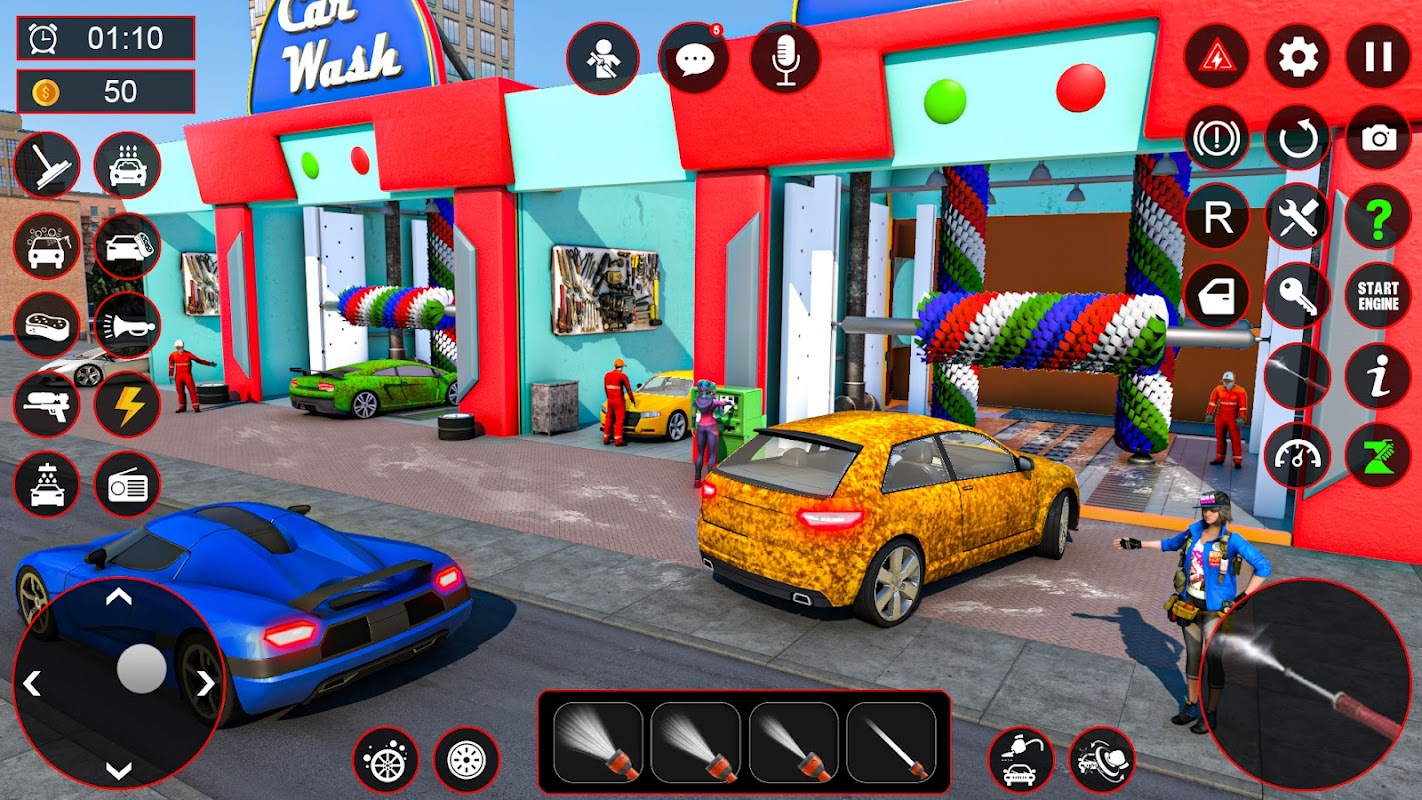Select the widest spray nozzle
The image size is (1422, 800).
[x=598, y=742]
